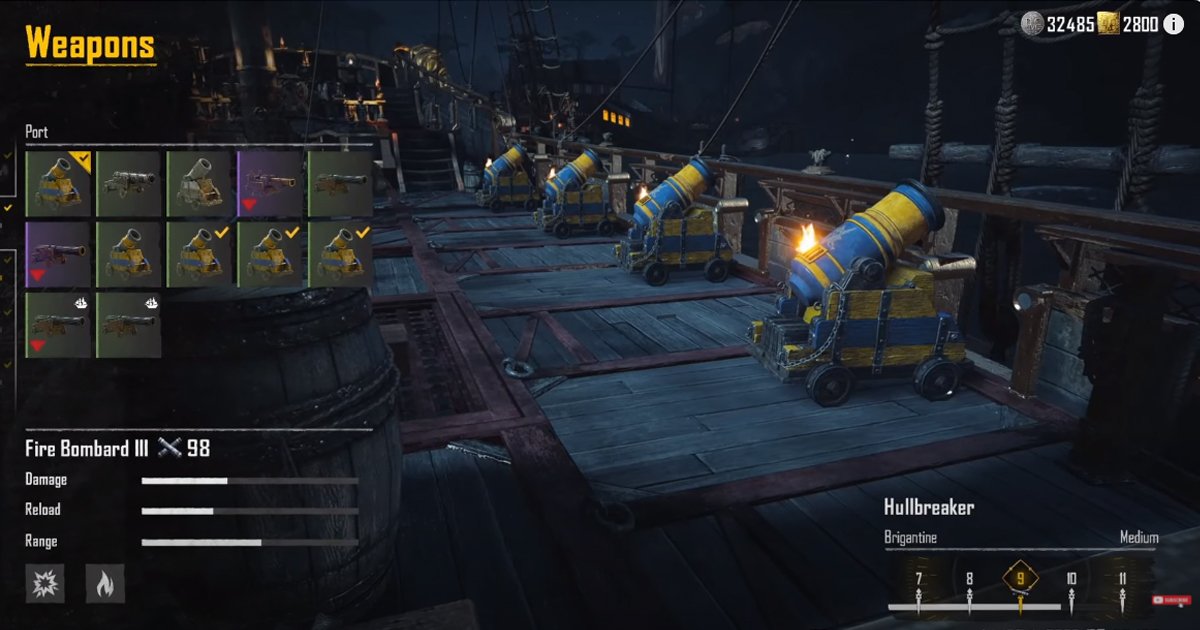
Task: Click the flame perk icon
Action: [105, 582]
